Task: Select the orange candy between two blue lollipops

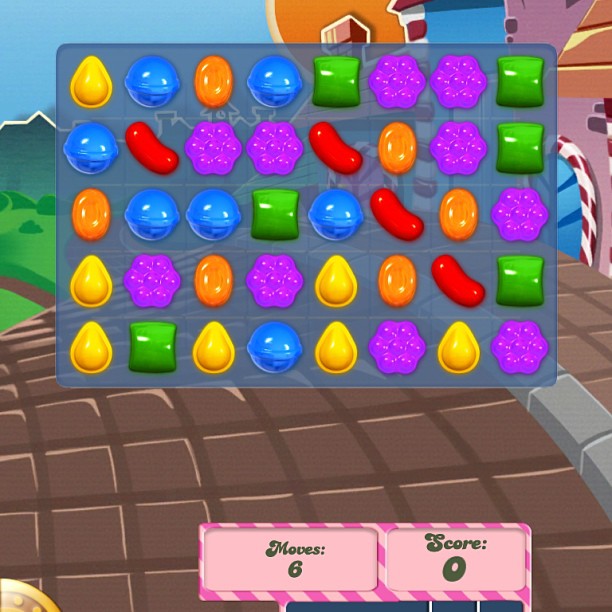Action: click(x=213, y=82)
